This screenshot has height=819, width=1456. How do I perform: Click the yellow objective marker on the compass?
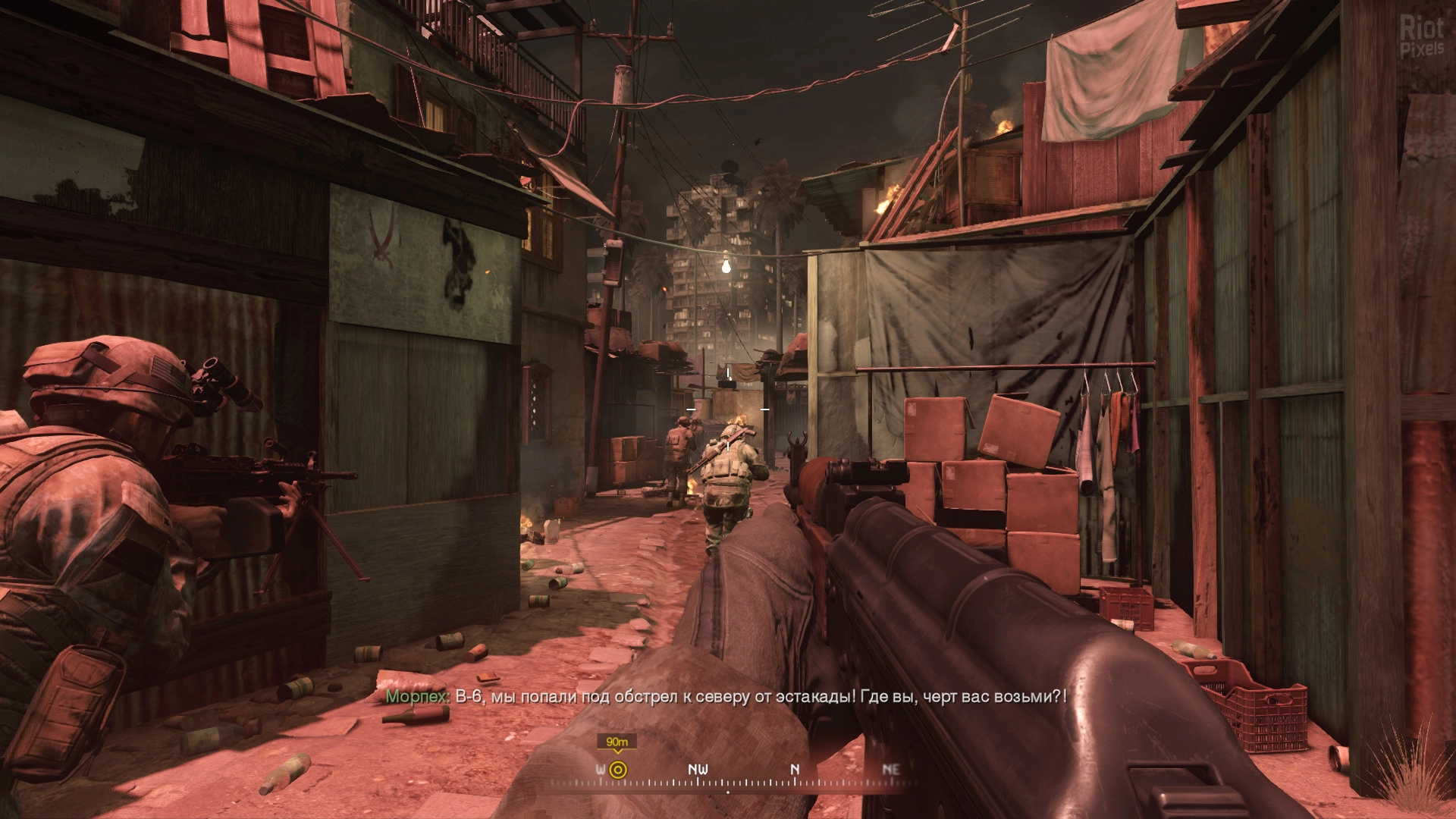pyautogui.click(x=617, y=770)
